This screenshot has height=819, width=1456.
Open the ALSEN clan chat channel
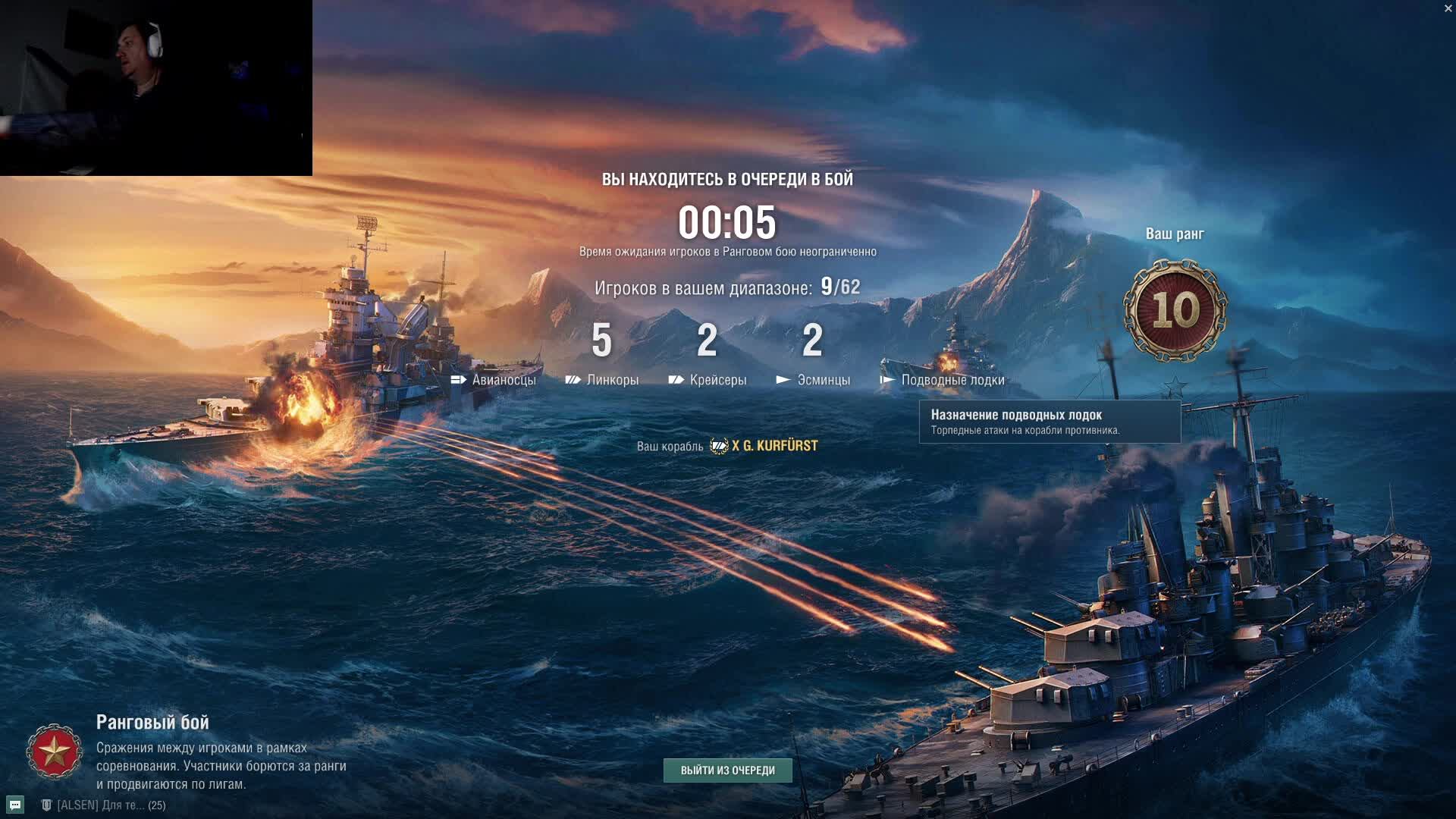coord(102,805)
